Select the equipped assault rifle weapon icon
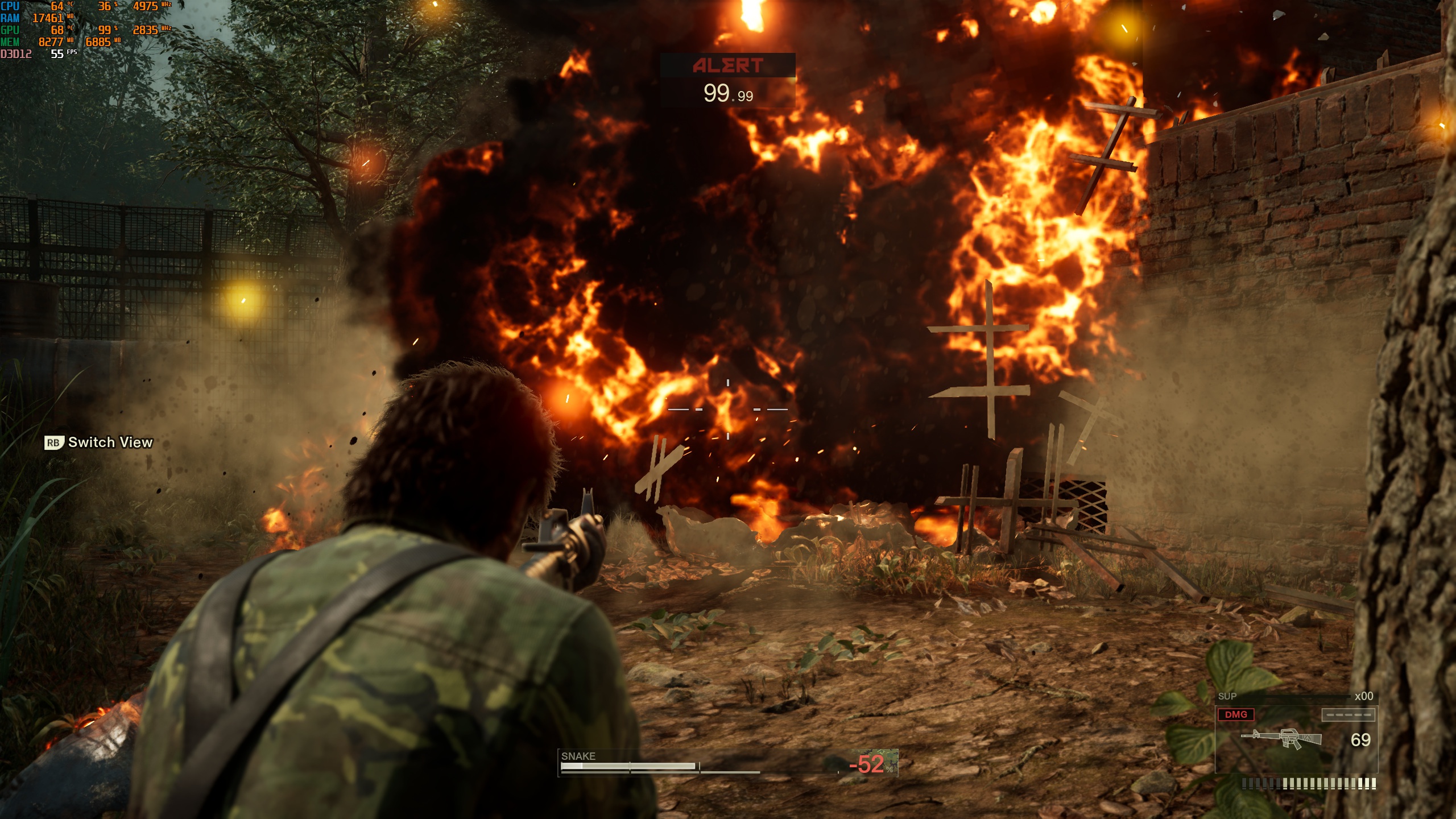Image resolution: width=1456 pixels, height=819 pixels. (x=1281, y=738)
